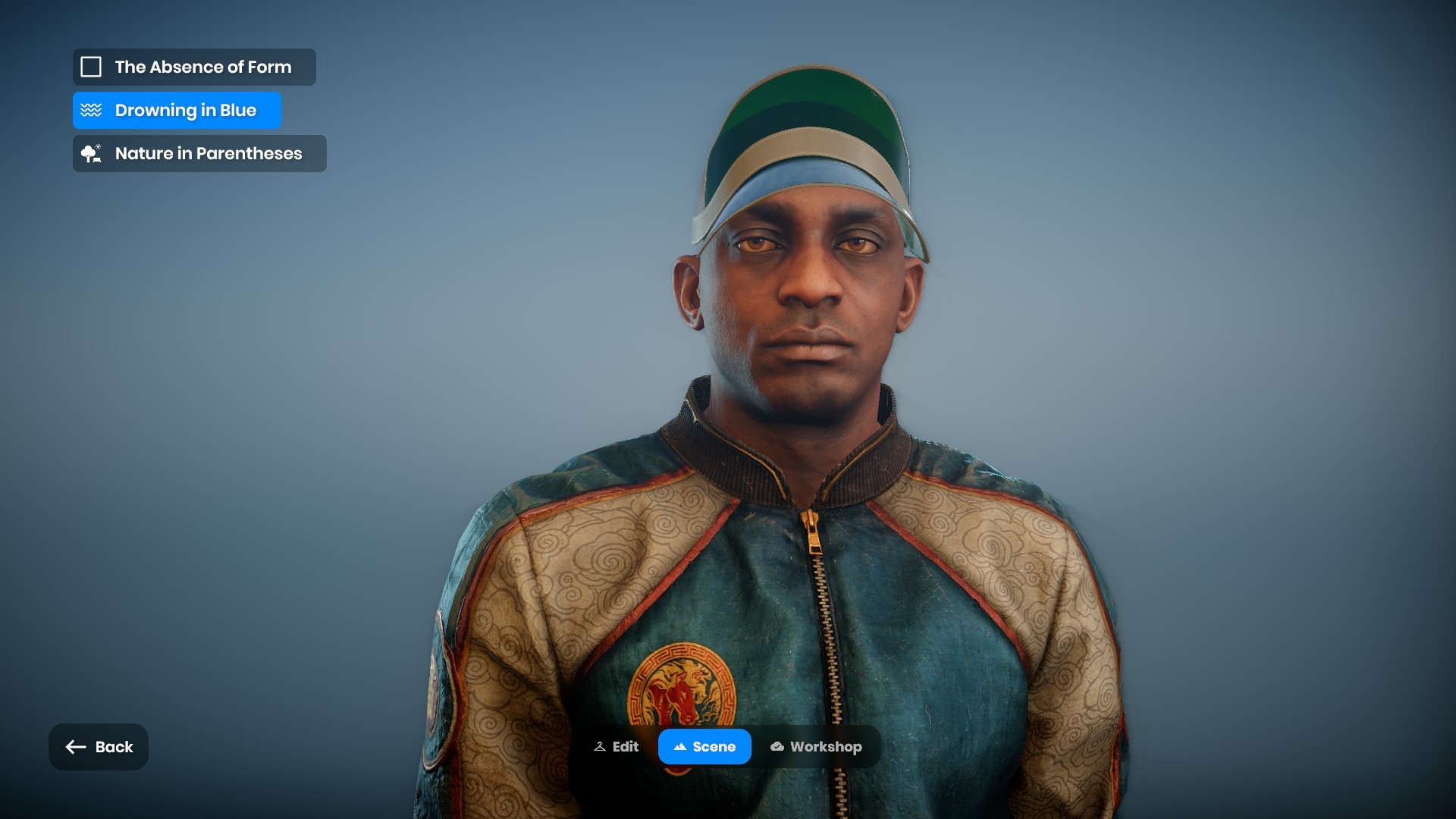1456x819 pixels.
Task: Select The Absence of Form scene
Action: click(x=194, y=67)
